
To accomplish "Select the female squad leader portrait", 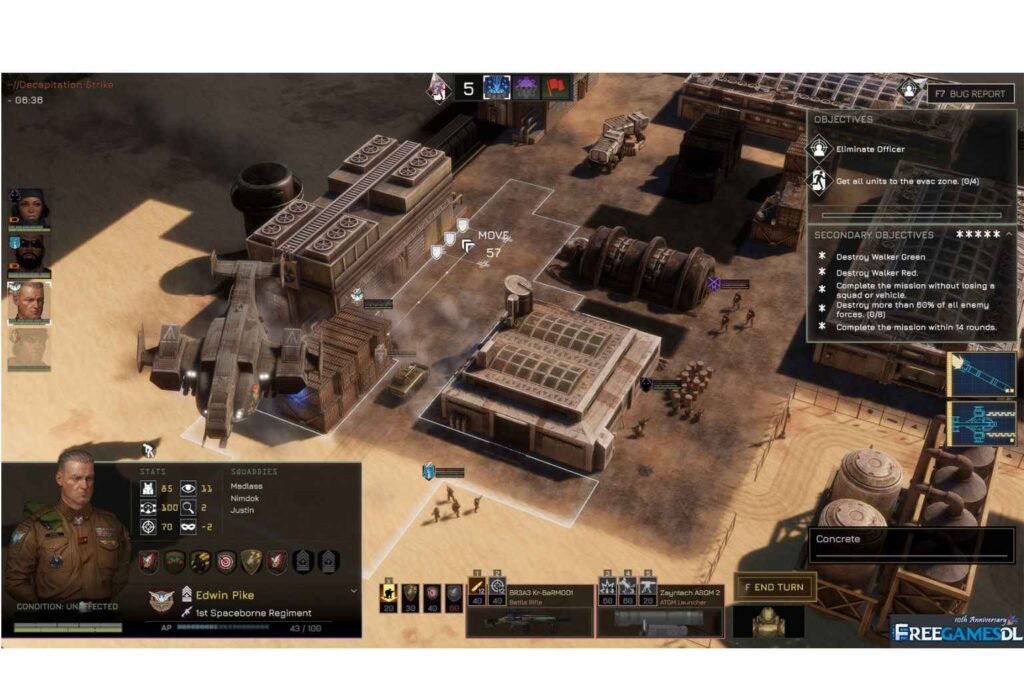I will click(x=28, y=208).
